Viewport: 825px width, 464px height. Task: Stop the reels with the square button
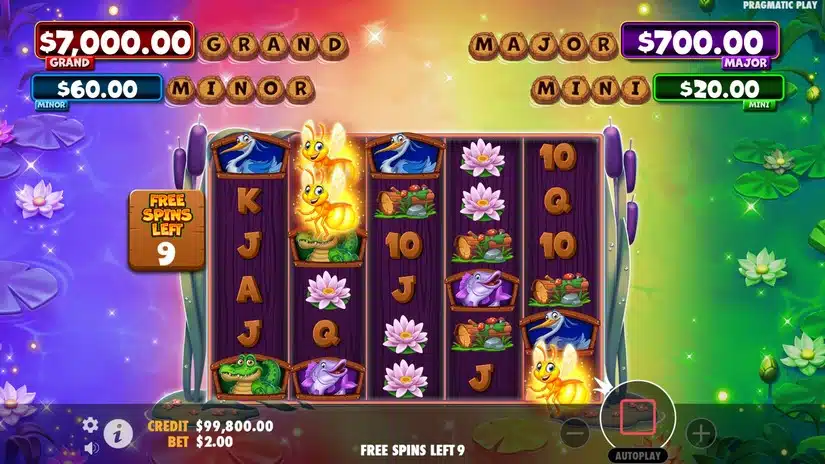point(637,416)
